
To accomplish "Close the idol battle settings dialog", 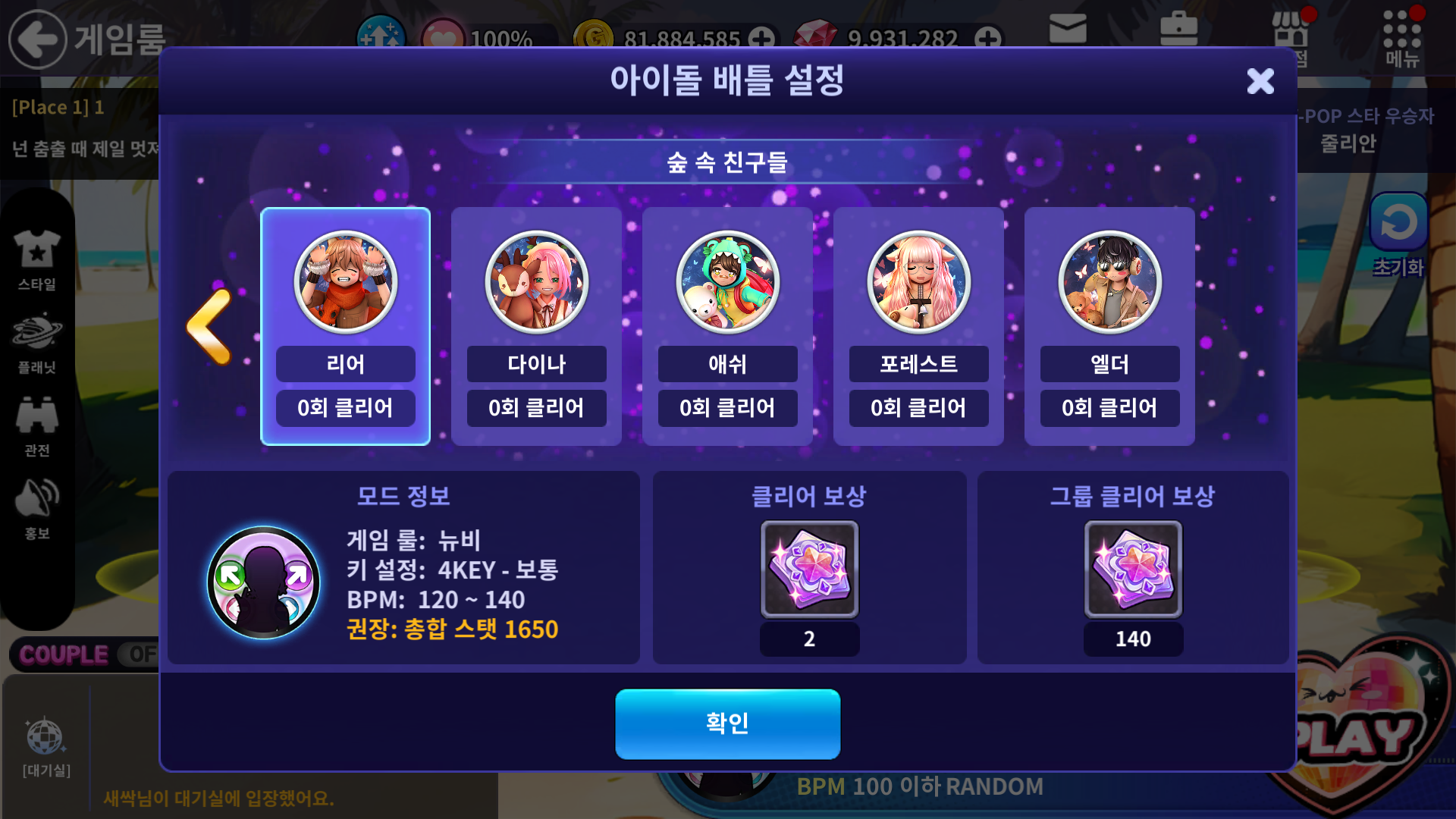I will 1260,81.
